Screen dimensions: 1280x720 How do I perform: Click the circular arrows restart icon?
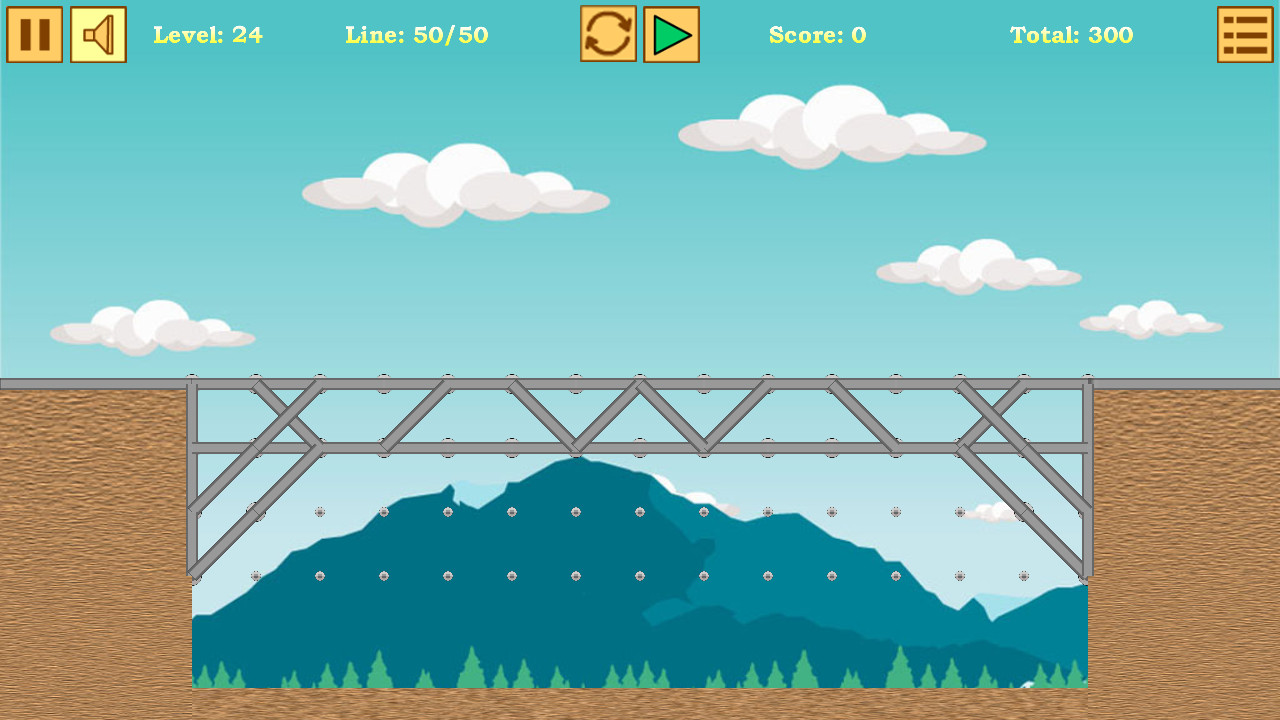click(608, 34)
